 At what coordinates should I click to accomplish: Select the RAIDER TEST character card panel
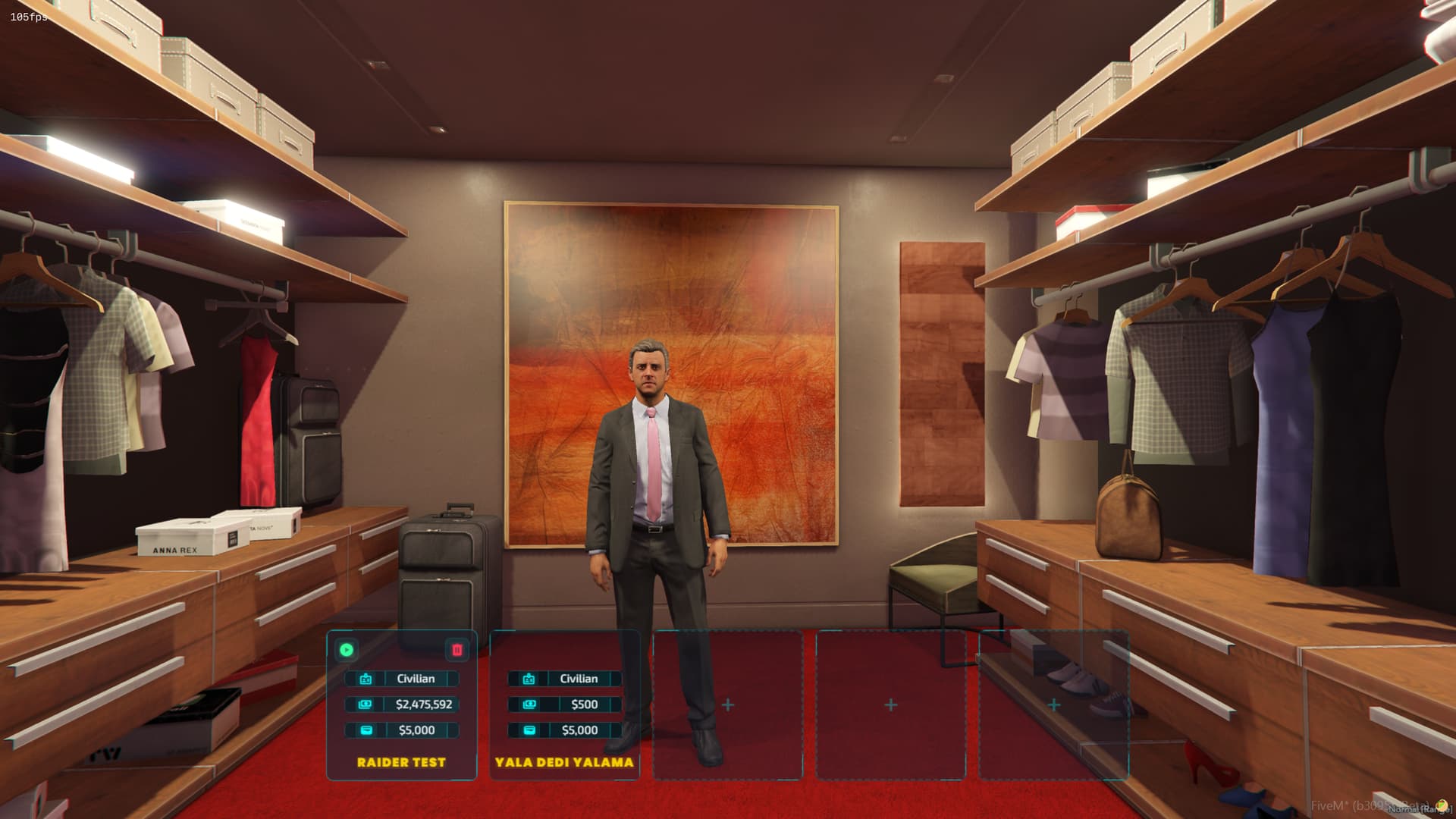tap(401, 705)
